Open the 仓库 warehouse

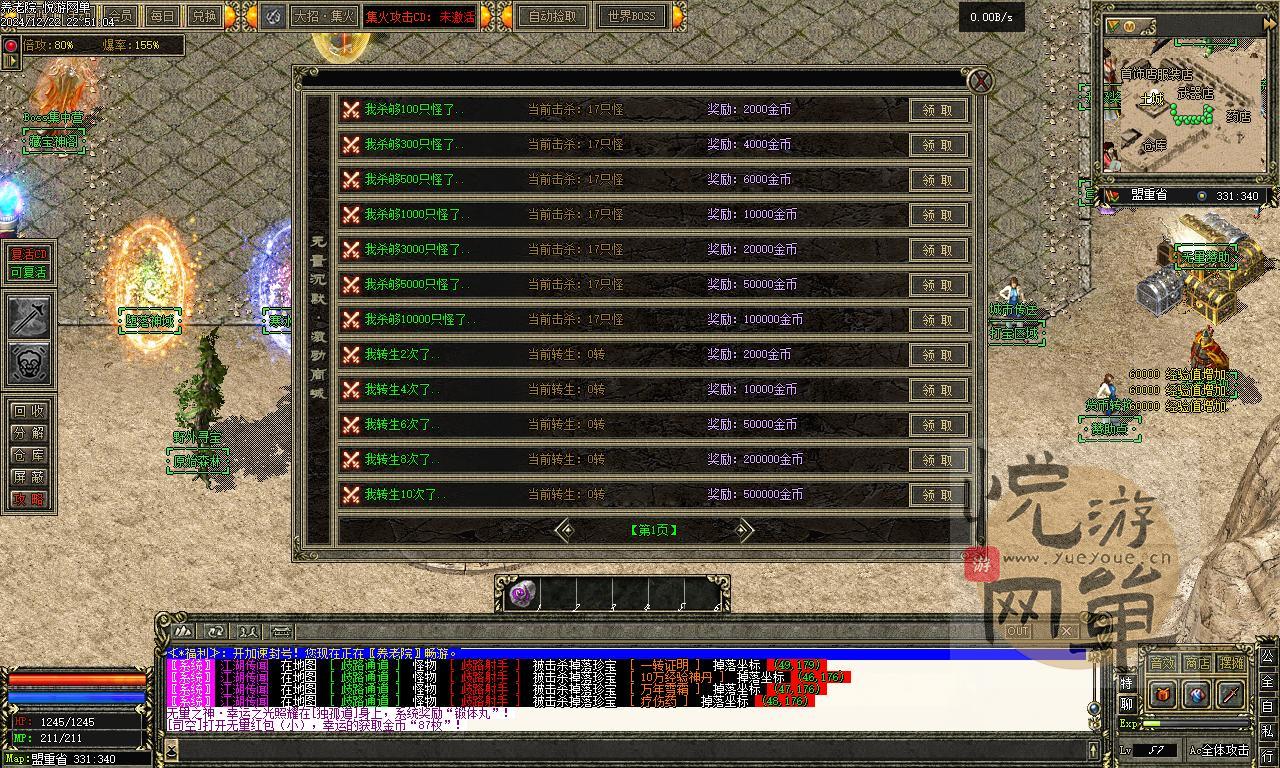click(28, 455)
